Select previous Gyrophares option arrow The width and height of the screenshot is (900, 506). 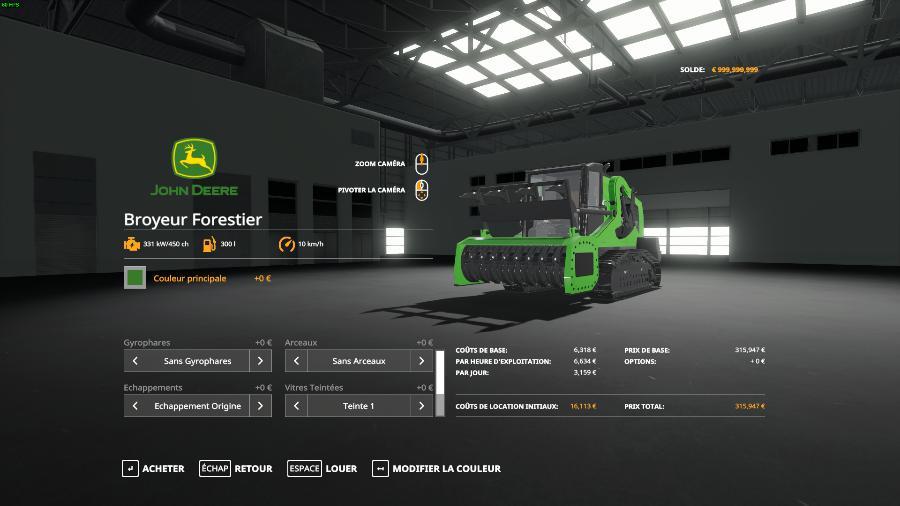pyautogui.click(x=135, y=361)
